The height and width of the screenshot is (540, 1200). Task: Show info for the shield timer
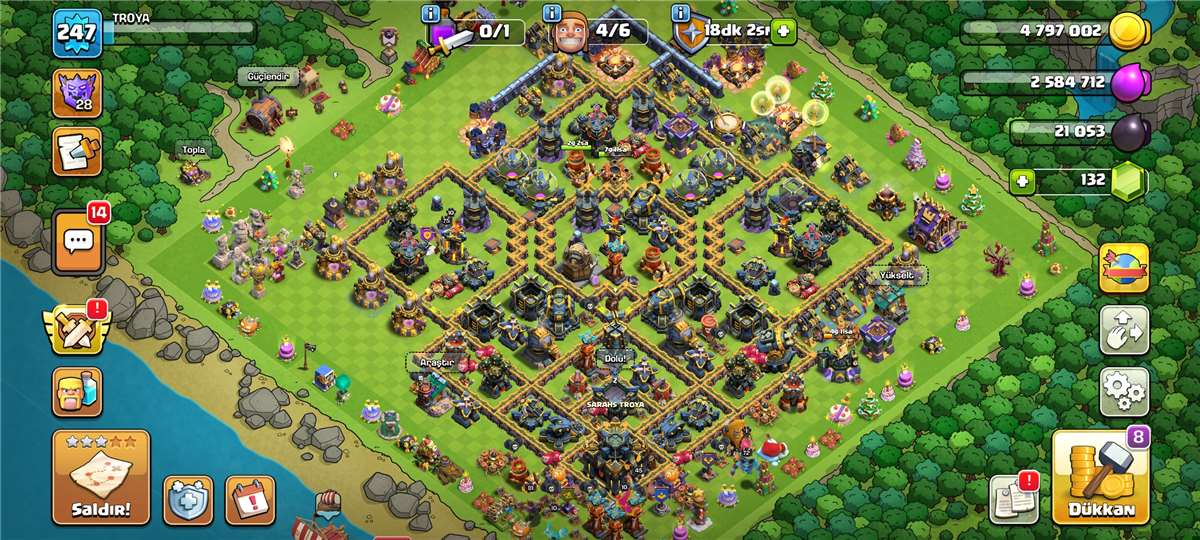click(681, 13)
